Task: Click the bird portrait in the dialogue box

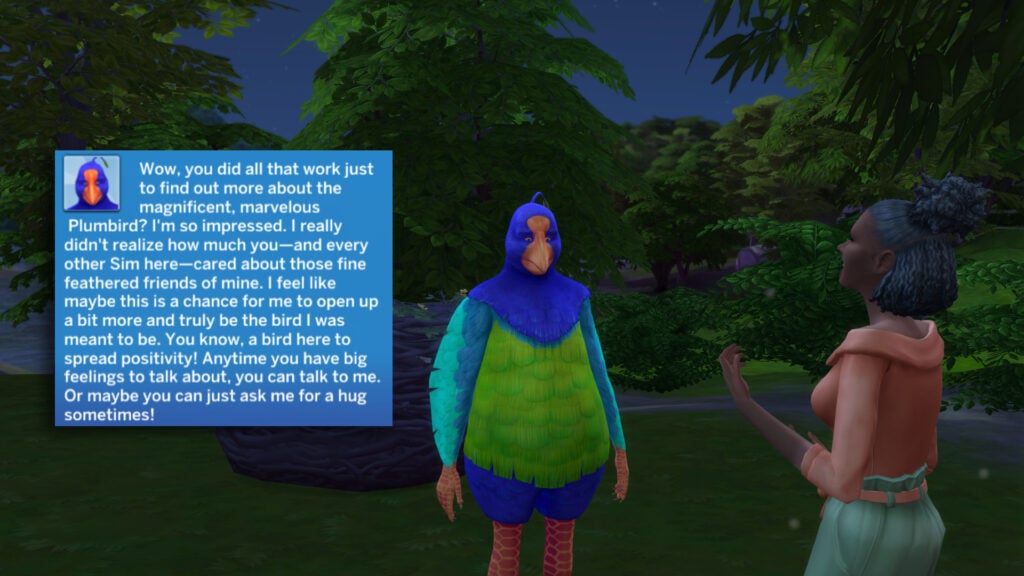Action: 92,183
